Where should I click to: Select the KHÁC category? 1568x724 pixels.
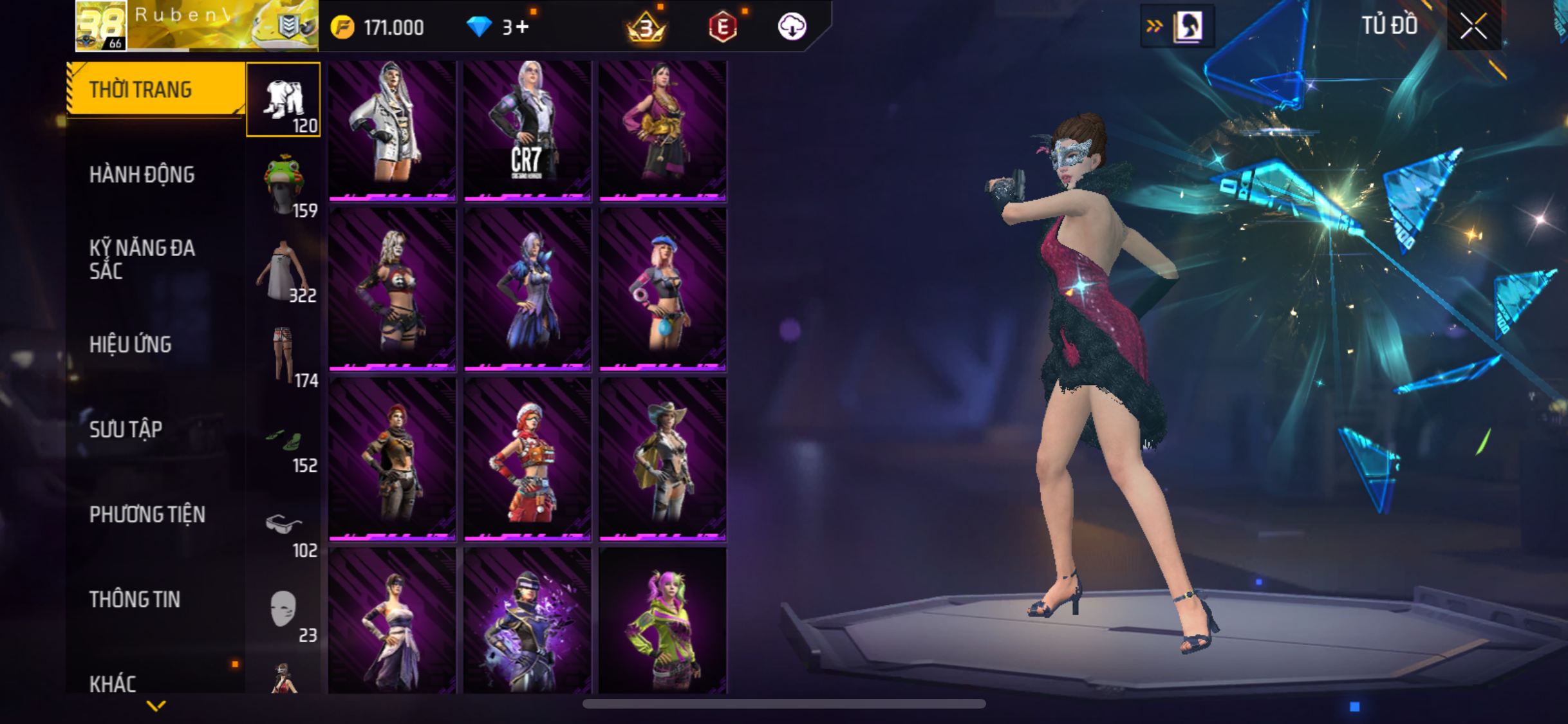(113, 682)
